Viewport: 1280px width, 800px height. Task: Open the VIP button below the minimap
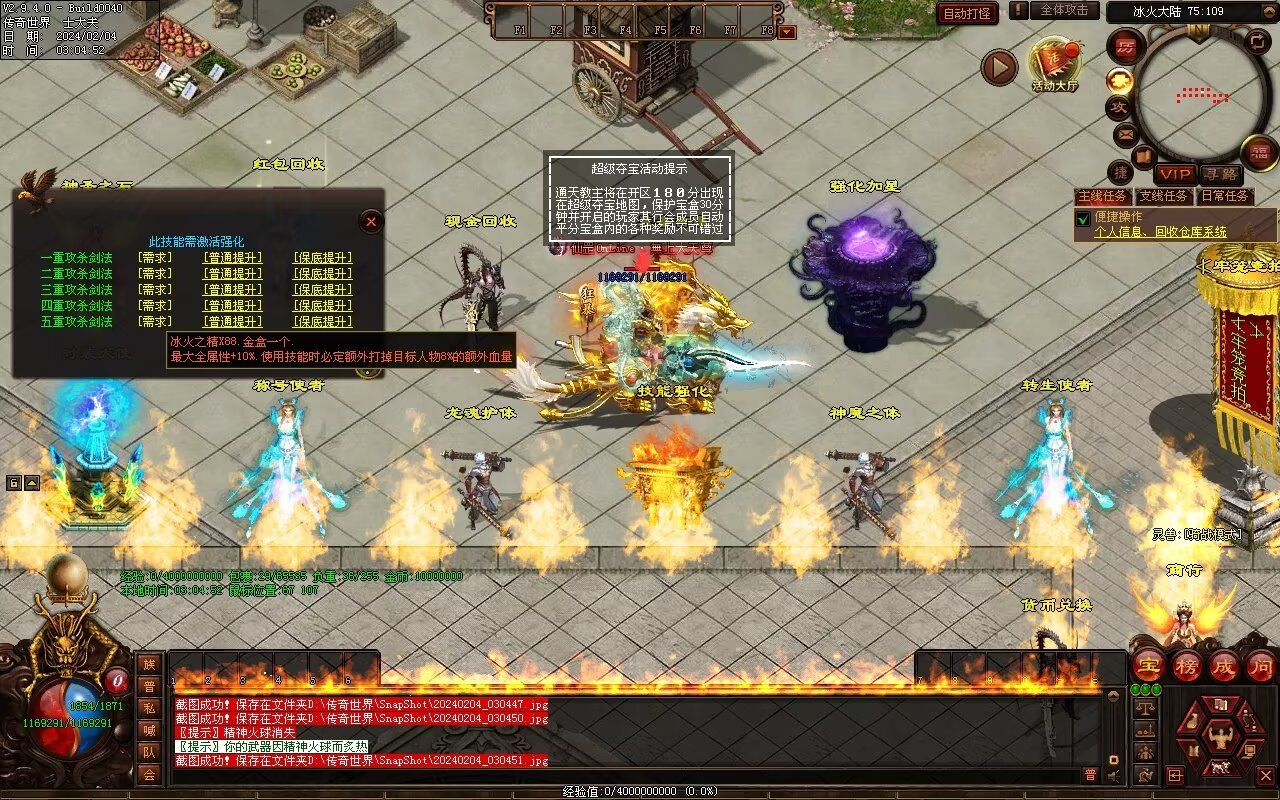pyautogui.click(x=1176, y=174)
